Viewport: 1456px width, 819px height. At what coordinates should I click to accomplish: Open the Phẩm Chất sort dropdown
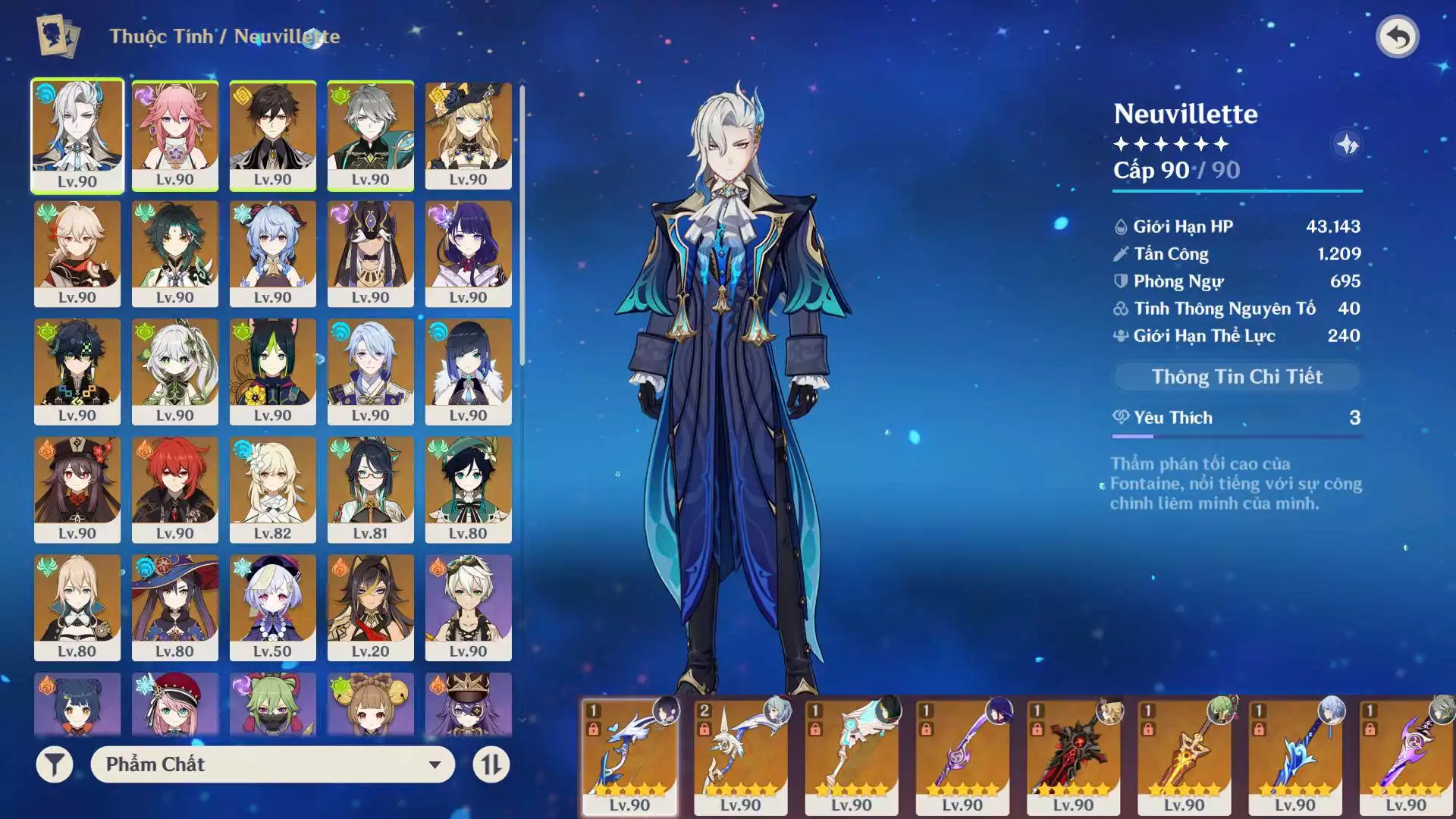point(272,764)
